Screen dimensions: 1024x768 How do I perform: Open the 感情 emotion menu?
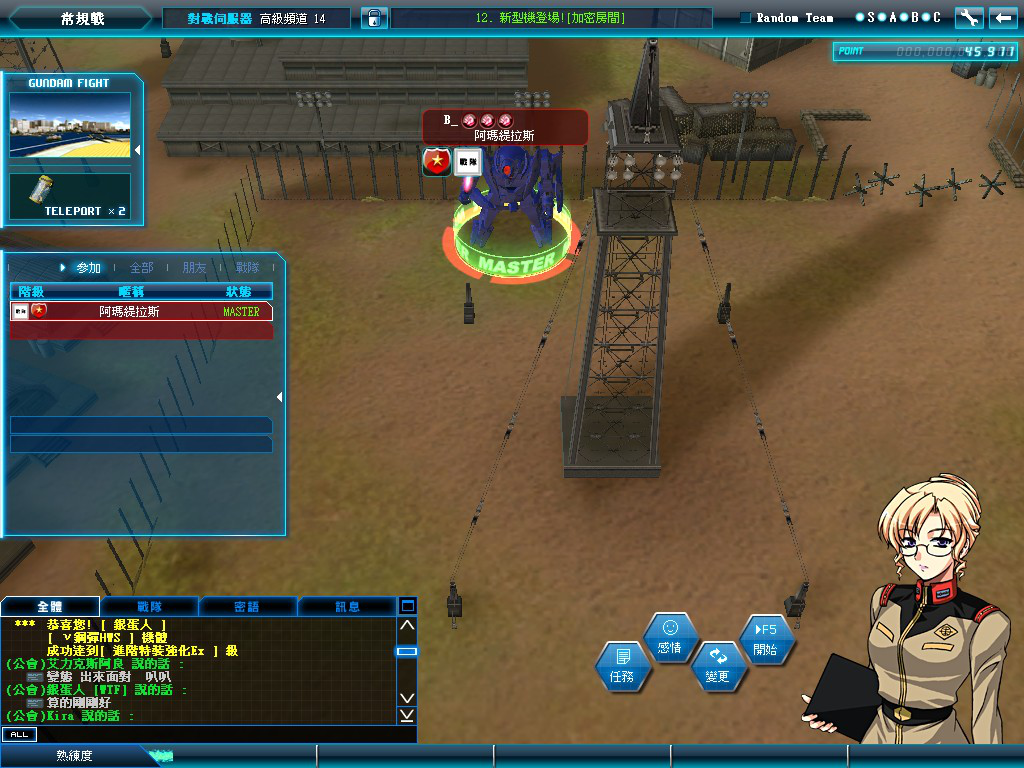[670, 636]
